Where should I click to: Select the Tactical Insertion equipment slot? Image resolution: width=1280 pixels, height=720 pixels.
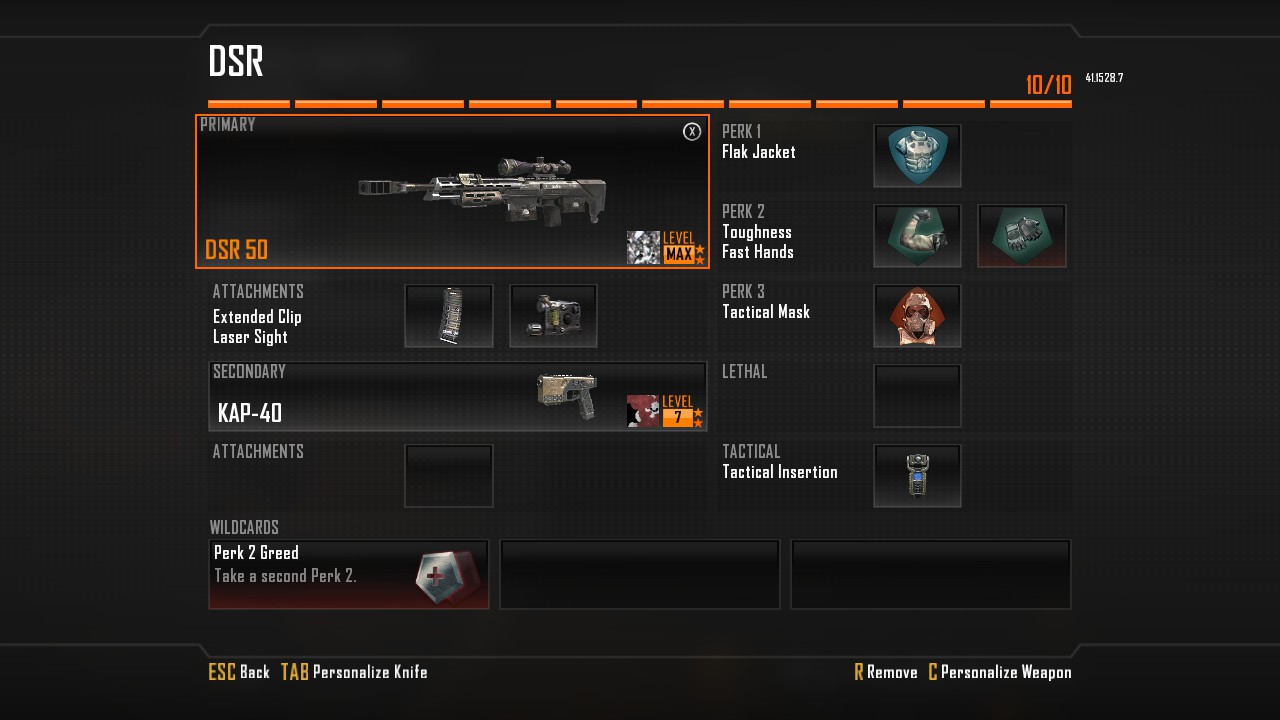click(x=917, y=476)
